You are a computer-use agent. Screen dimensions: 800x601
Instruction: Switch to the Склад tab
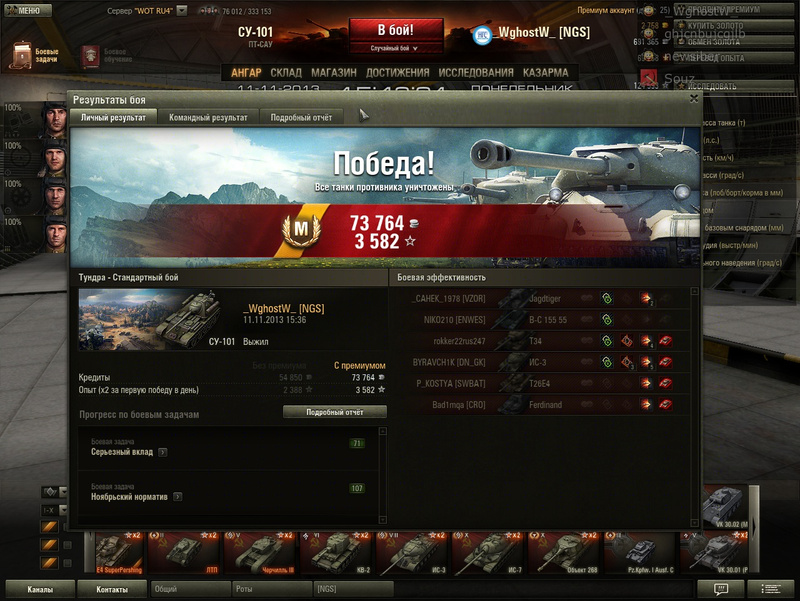[x=286, y=73]
